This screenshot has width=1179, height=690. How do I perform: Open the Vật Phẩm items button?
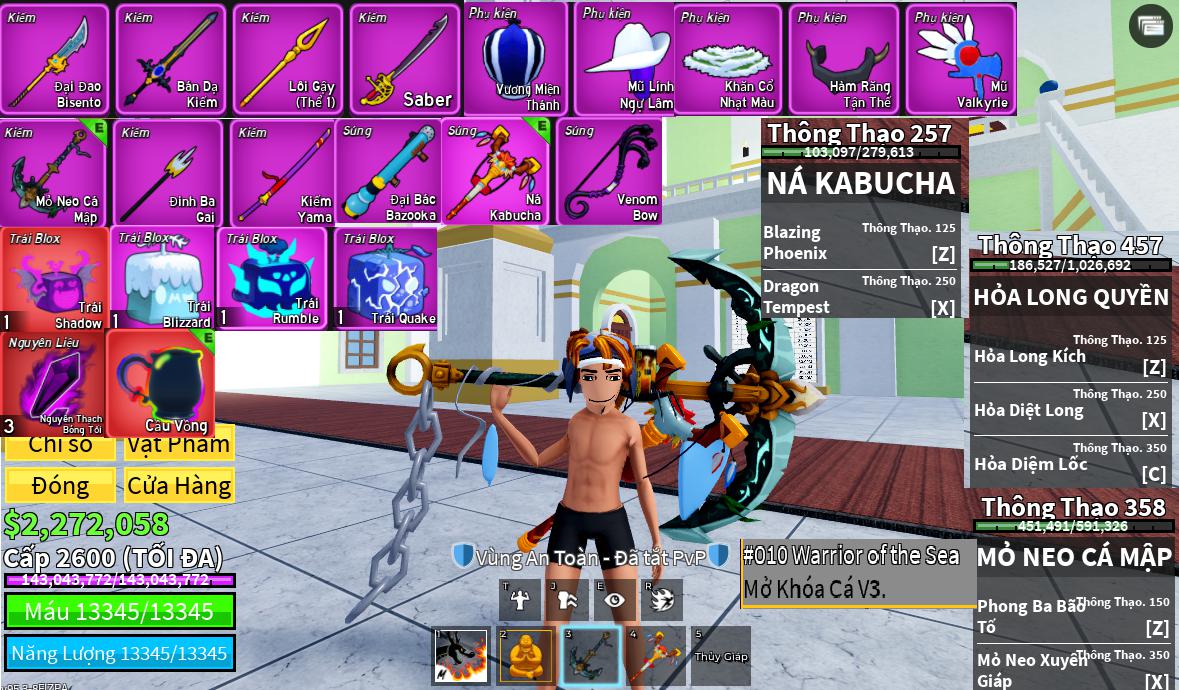(x=179, y=445)
